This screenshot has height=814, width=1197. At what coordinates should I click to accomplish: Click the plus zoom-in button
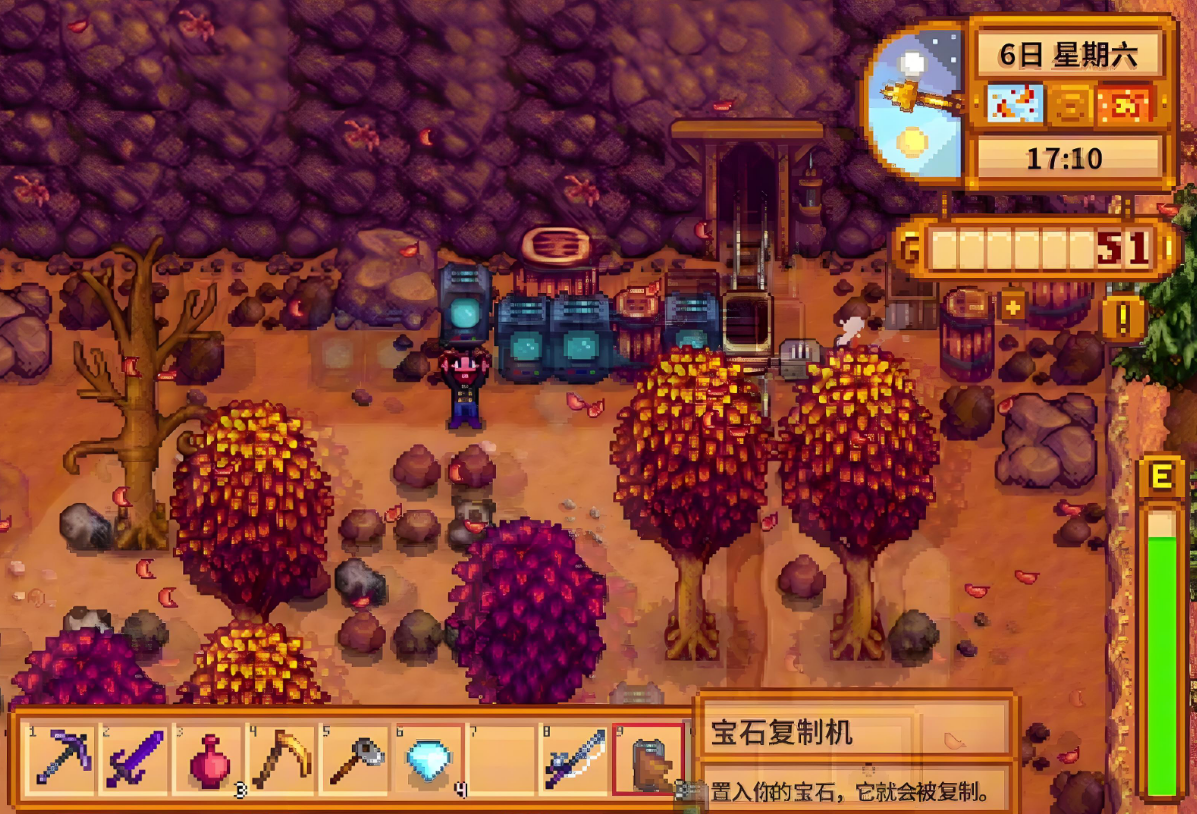pyautogui.click(x=1013, y=306)
